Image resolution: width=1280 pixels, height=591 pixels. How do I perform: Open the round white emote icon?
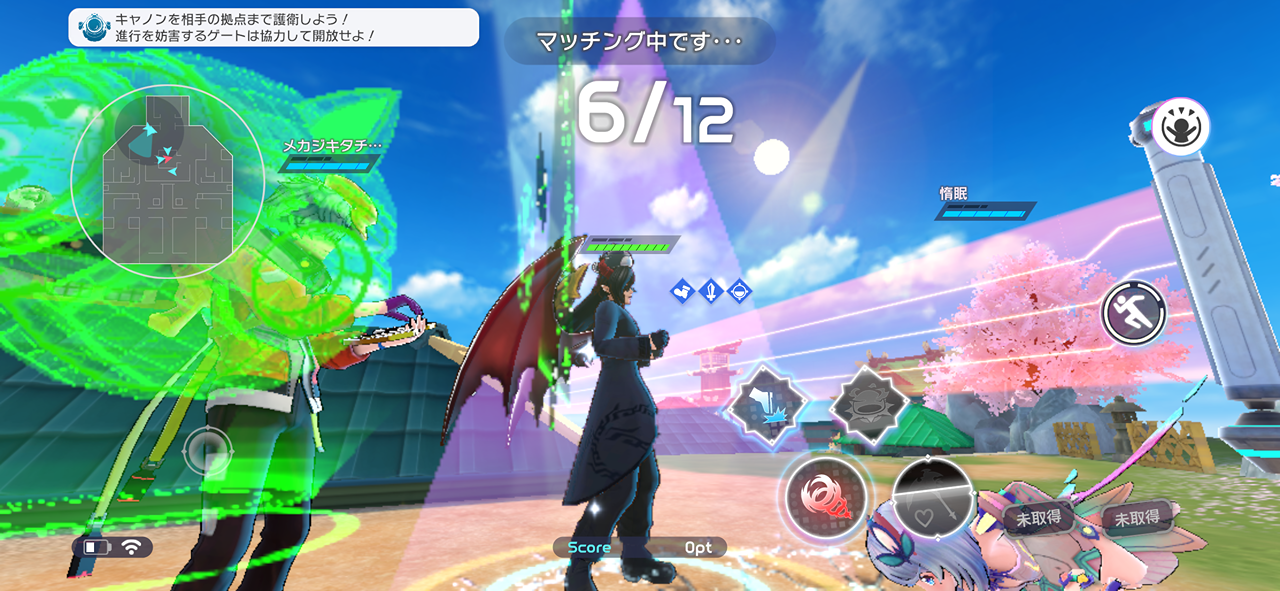1181,127
